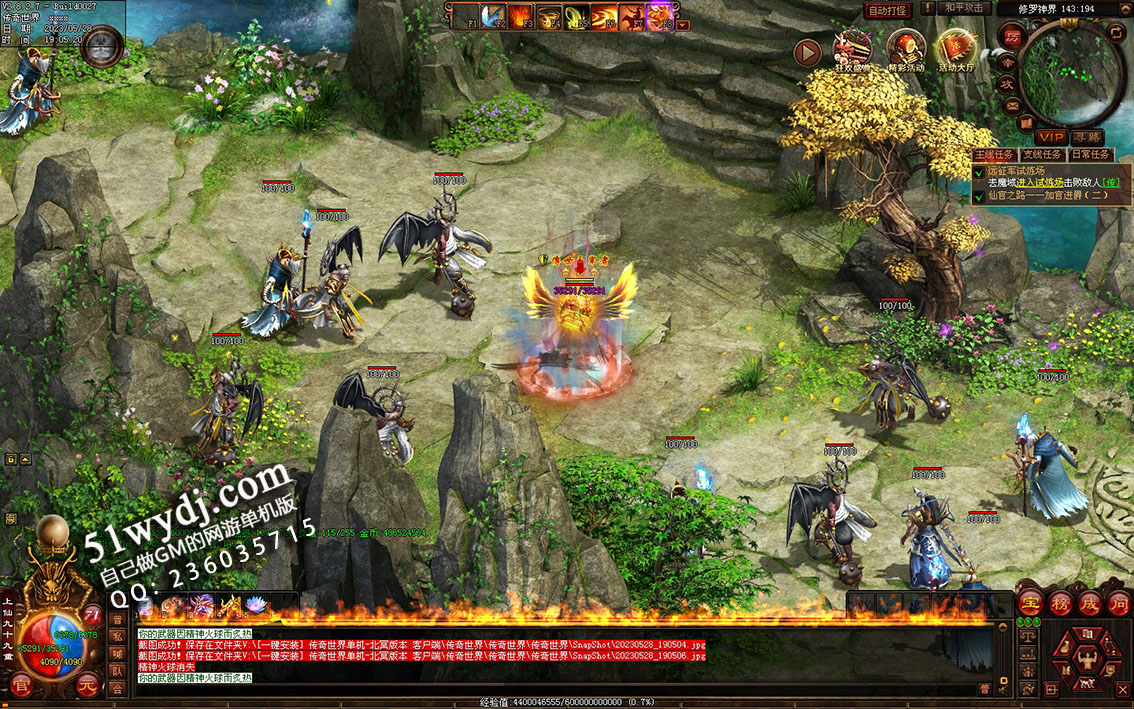This screenshot has width=1134, height=709.
Task: Open the 榜 ranking round button
Action: pos(1060,602)
